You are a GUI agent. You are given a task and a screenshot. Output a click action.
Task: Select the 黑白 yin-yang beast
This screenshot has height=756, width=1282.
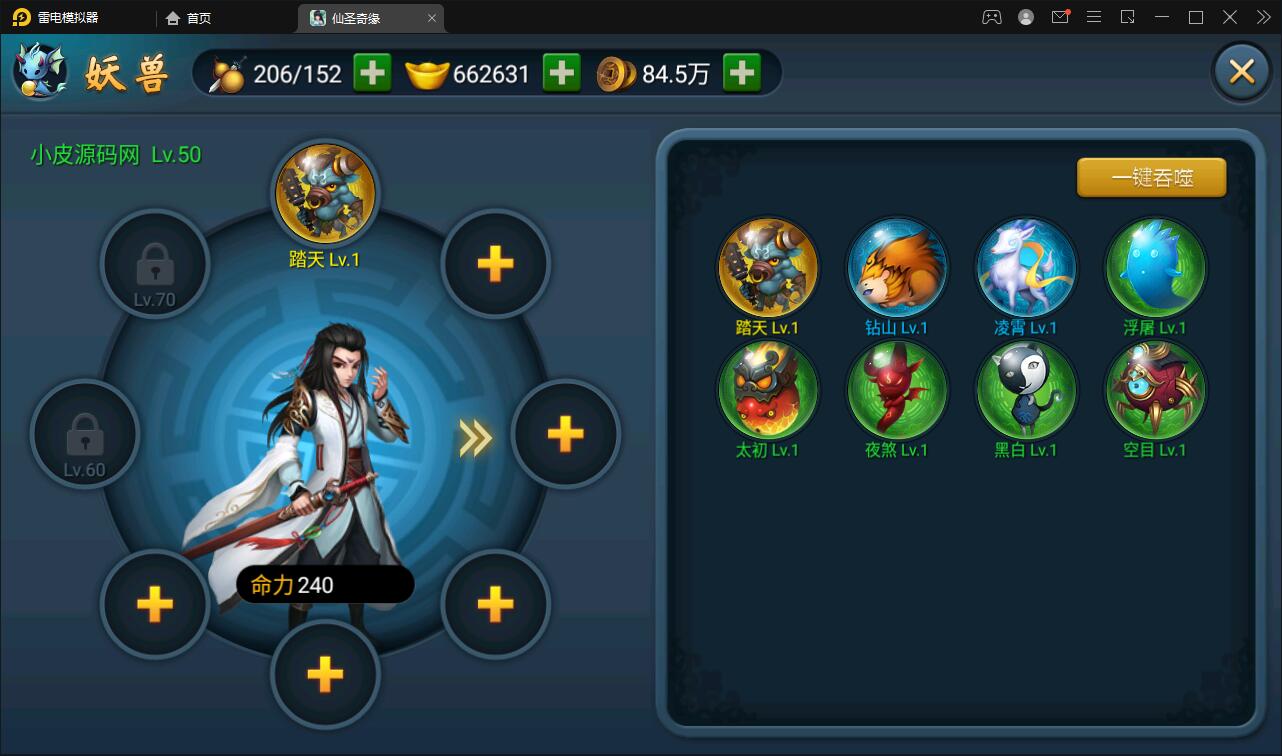[x=1025, y=391]
